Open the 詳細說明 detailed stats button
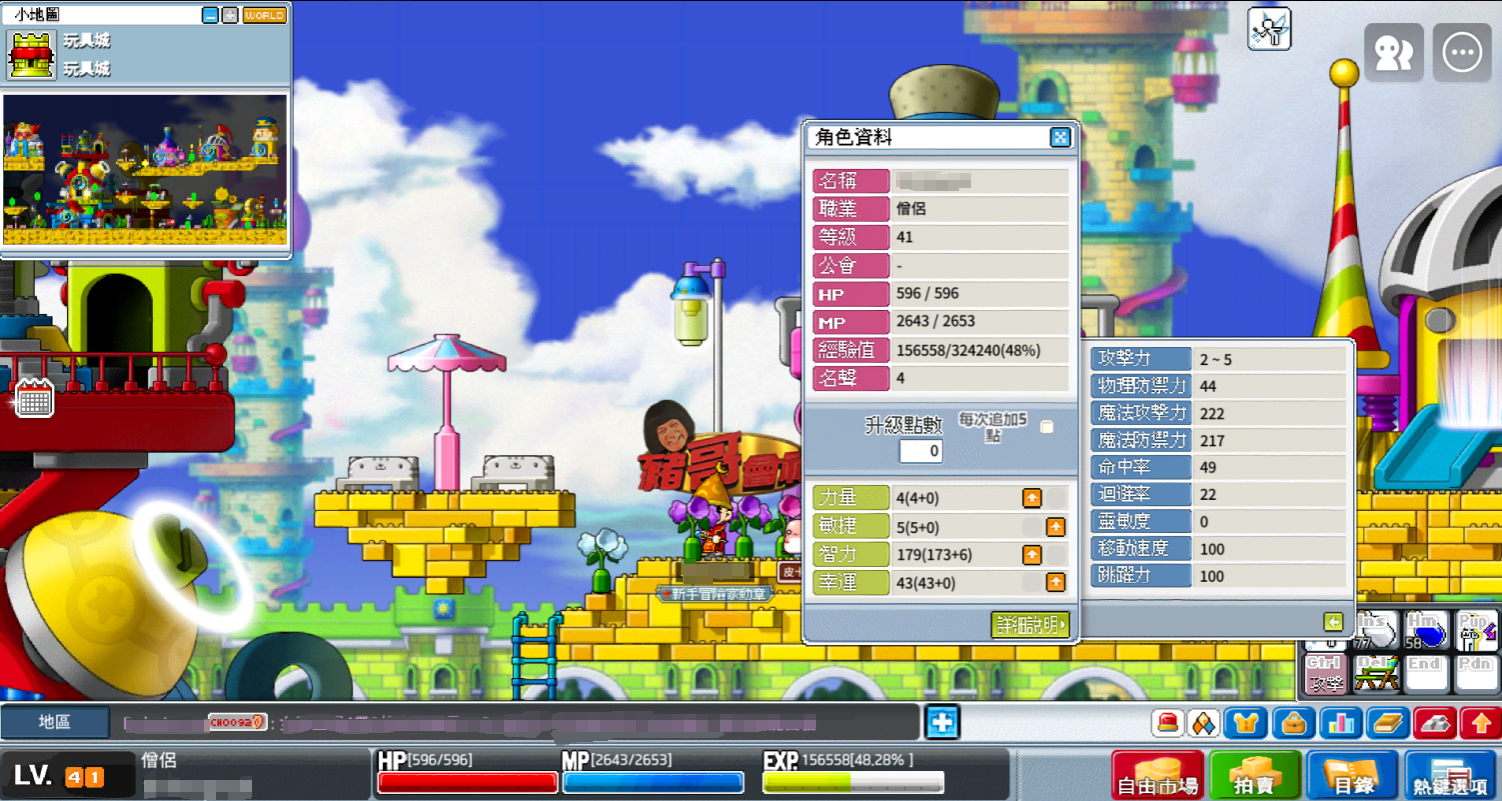Screen dimensions: 1502x801 1031,625
